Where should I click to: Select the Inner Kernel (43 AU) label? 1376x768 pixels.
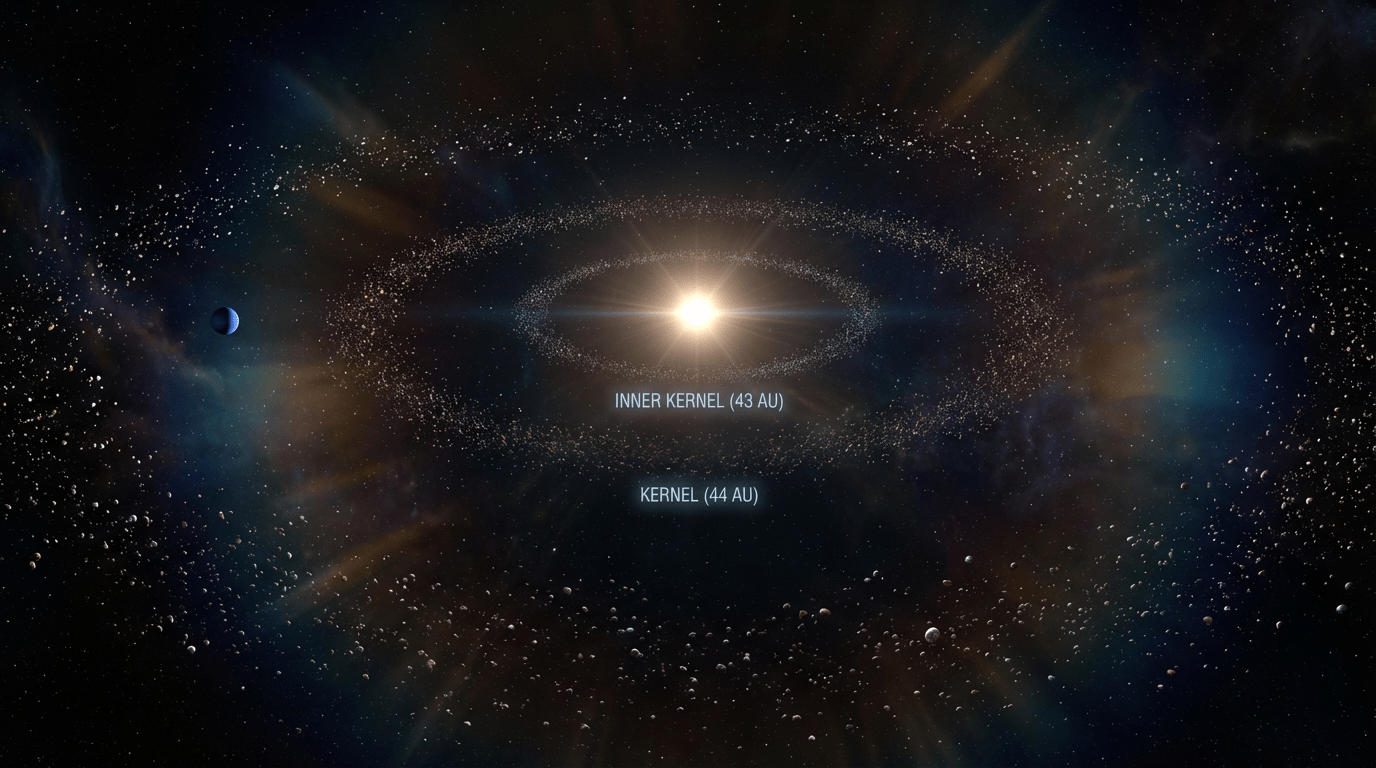point(699,401)
